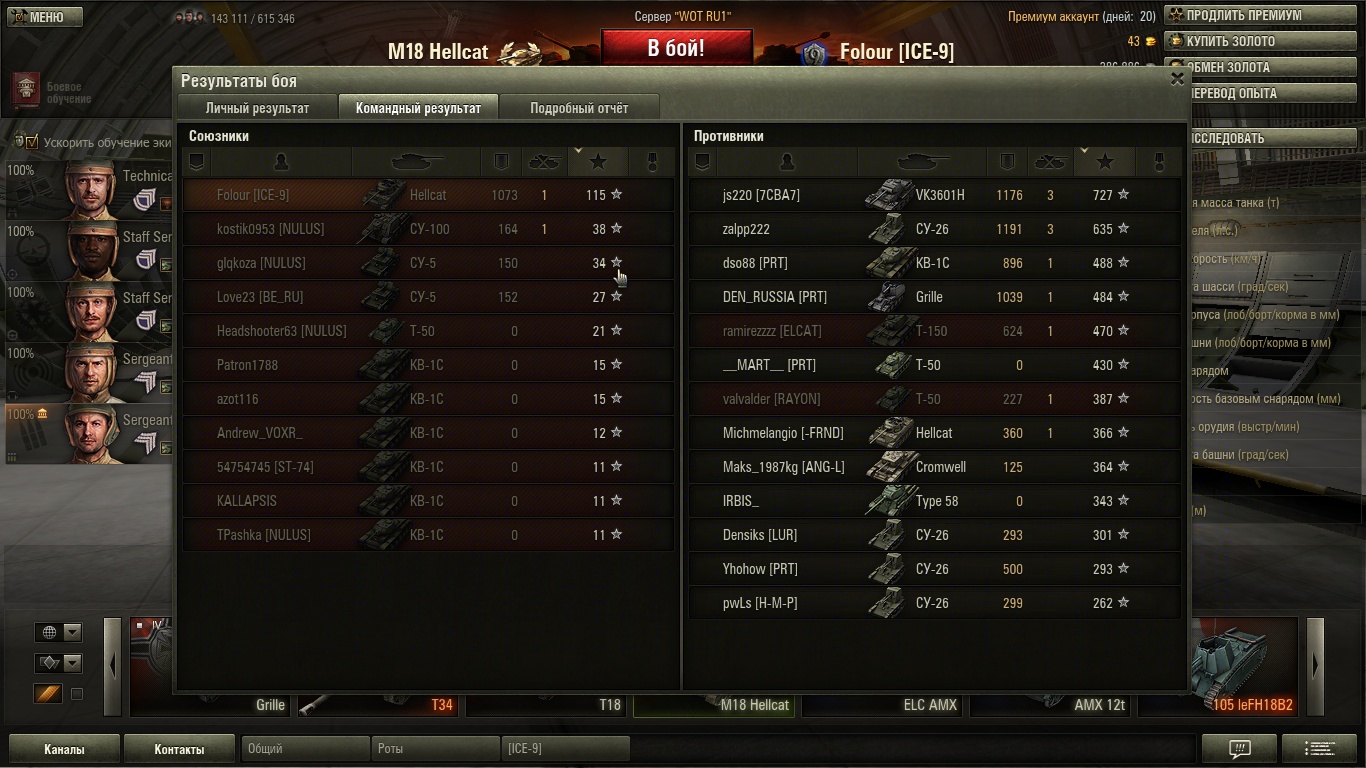Open the Командный результат tab
Image resolution: width=1366 pixels, height=768 pixels.
(418, 108)
